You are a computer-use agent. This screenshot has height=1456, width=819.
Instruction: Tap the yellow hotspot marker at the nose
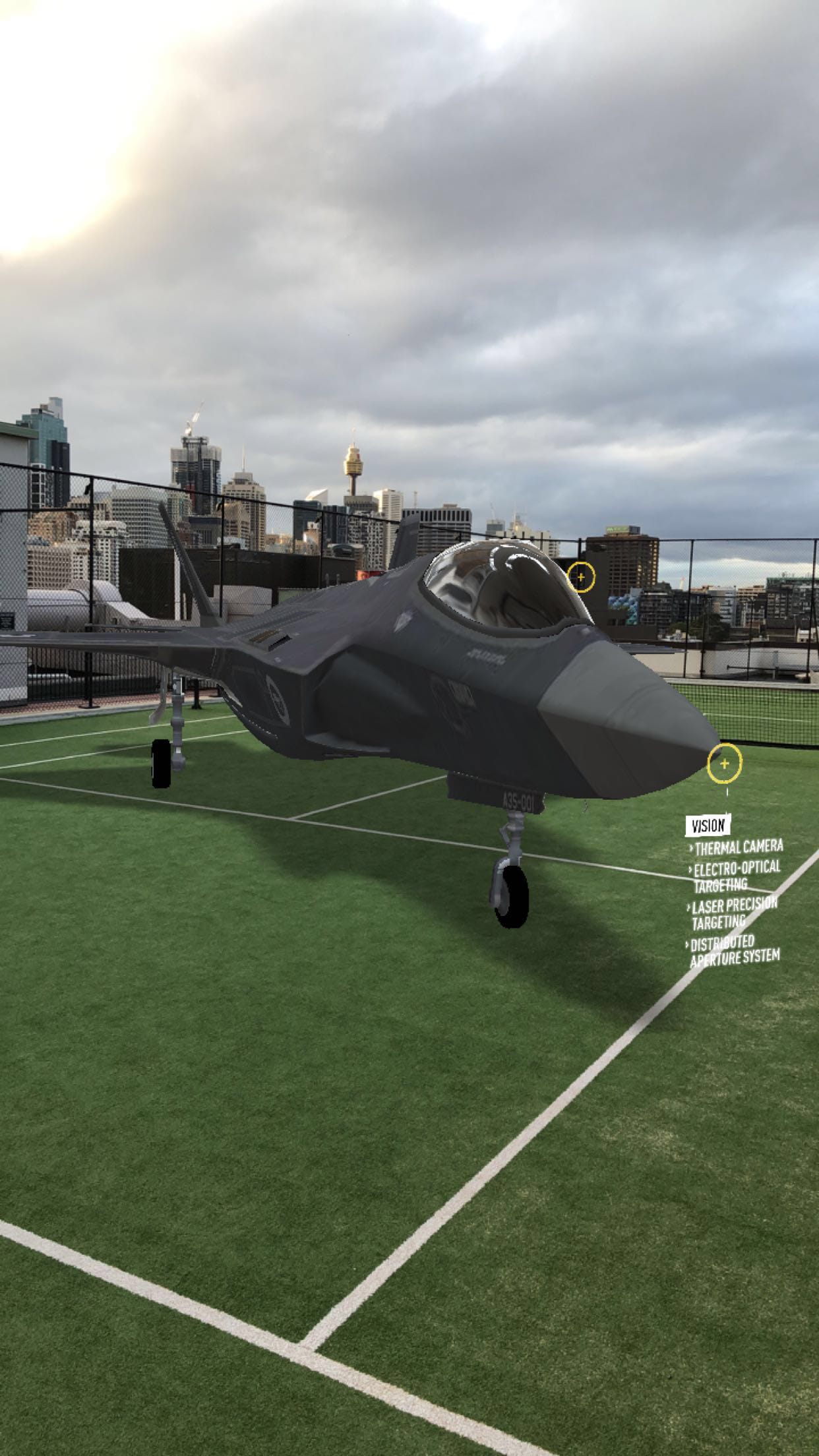coord(724,764)
